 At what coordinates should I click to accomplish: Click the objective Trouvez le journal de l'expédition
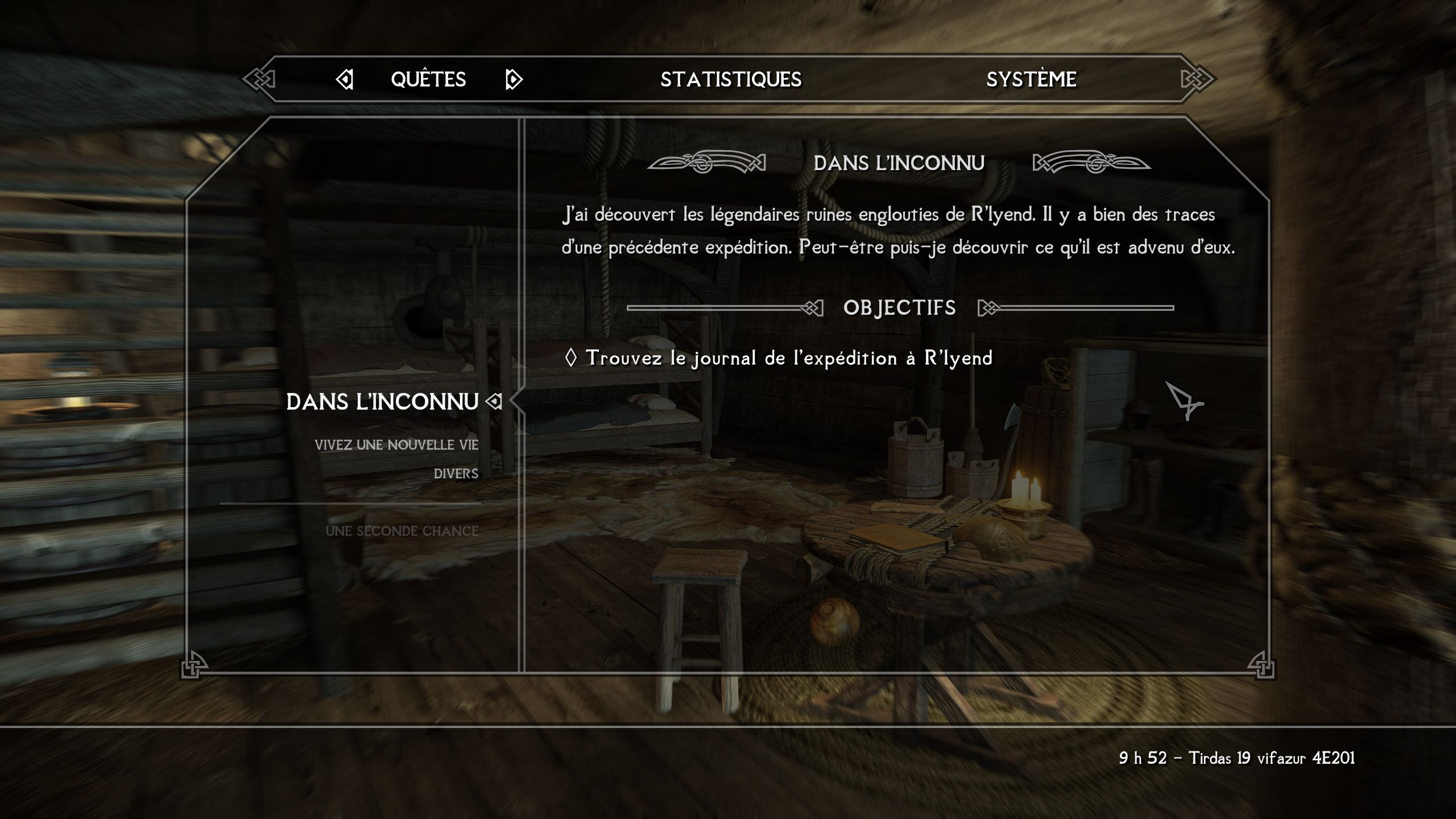[788, 358]
